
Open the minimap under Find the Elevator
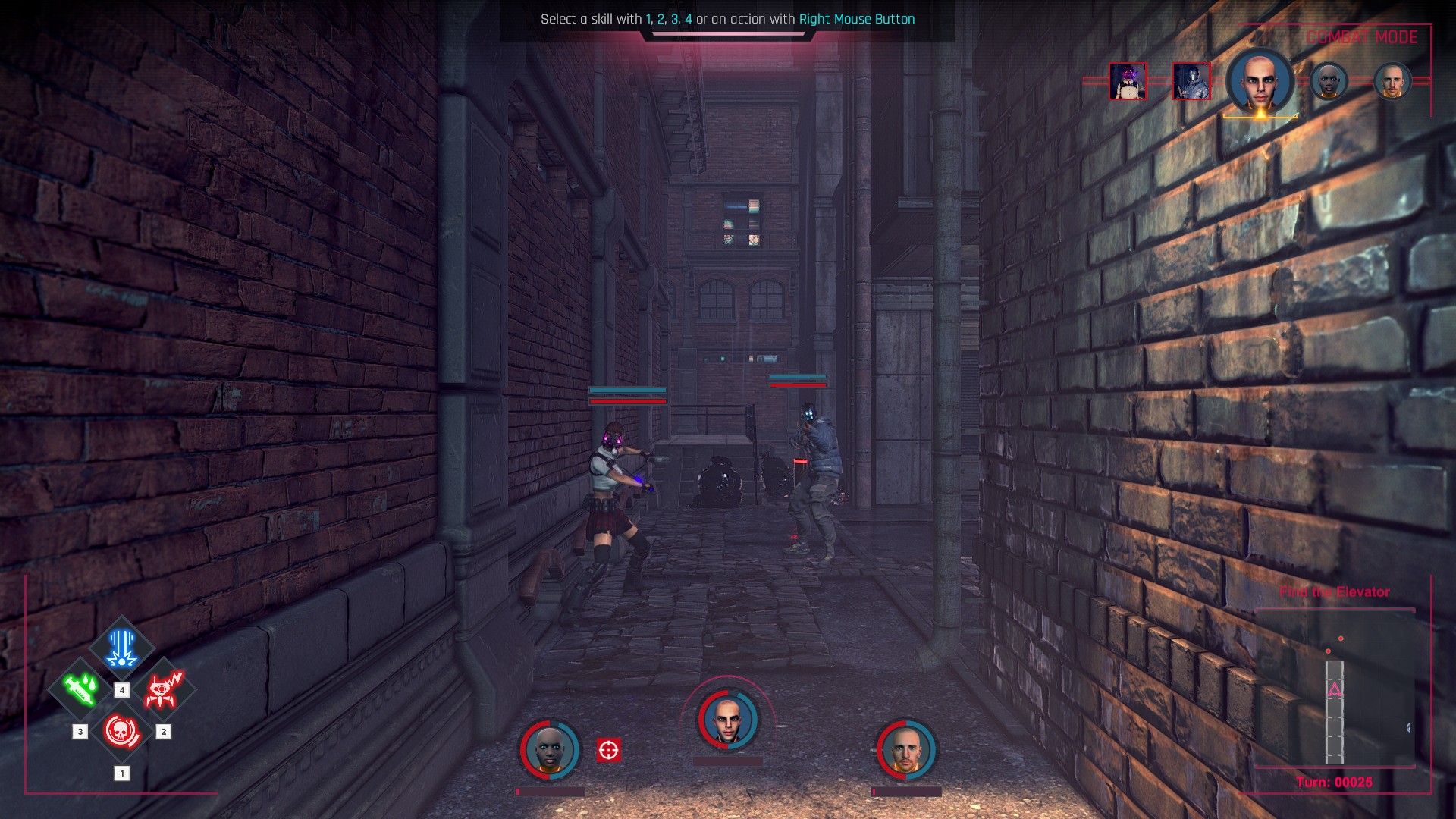(1335, 690)
